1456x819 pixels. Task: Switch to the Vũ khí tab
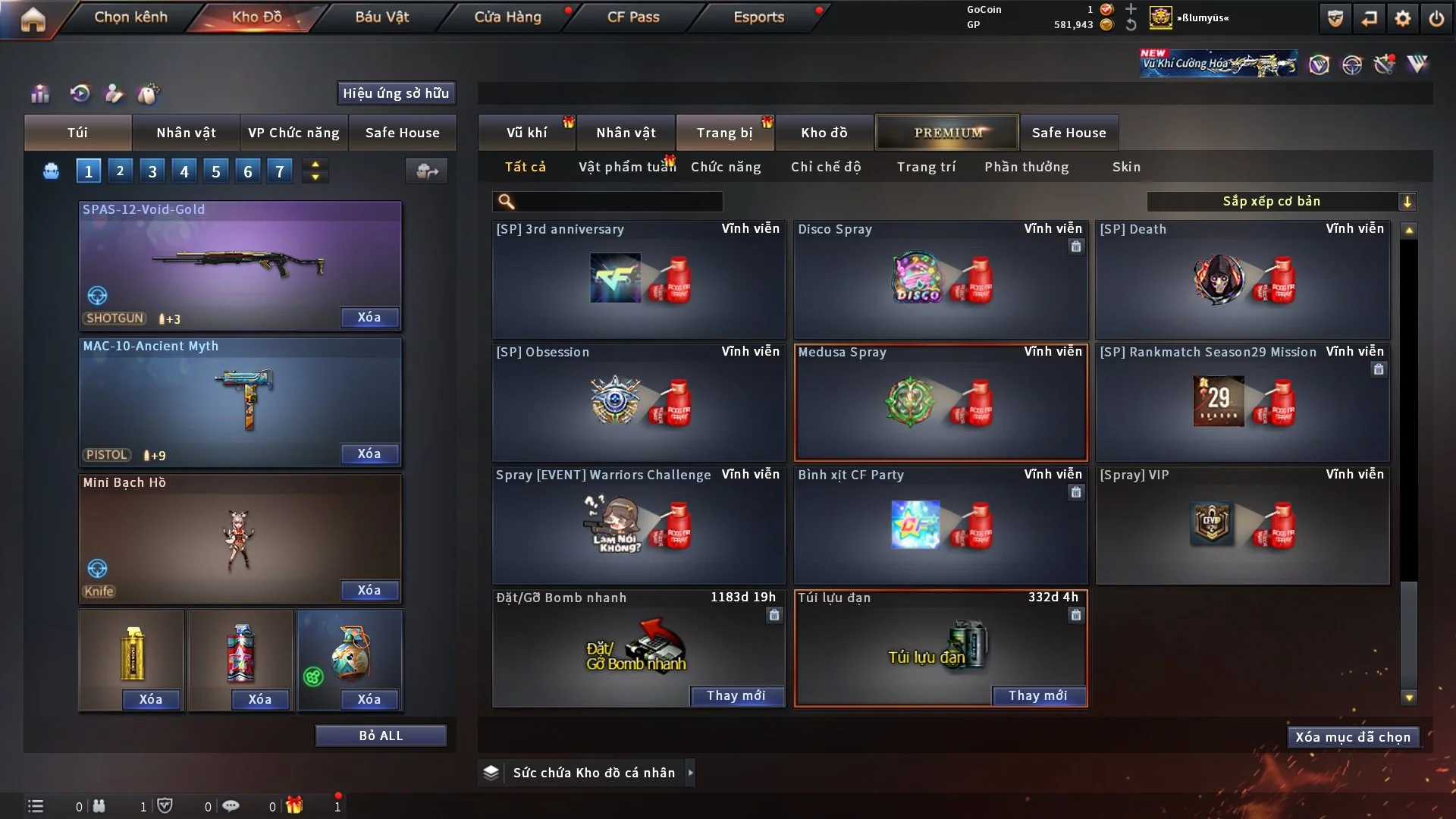pos(526,133)
